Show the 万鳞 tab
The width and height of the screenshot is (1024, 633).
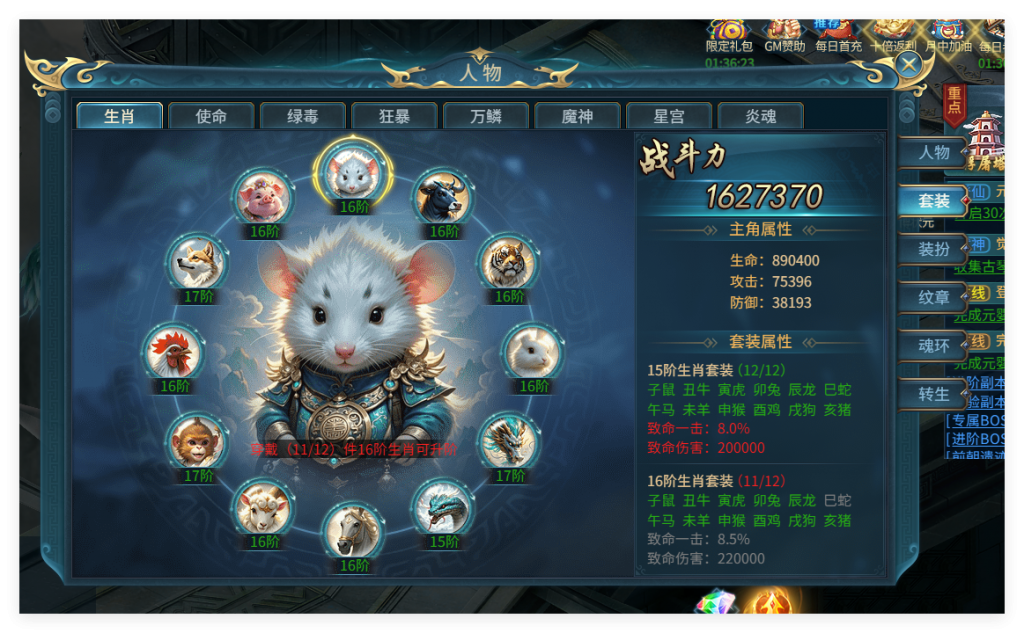[486, 116]
